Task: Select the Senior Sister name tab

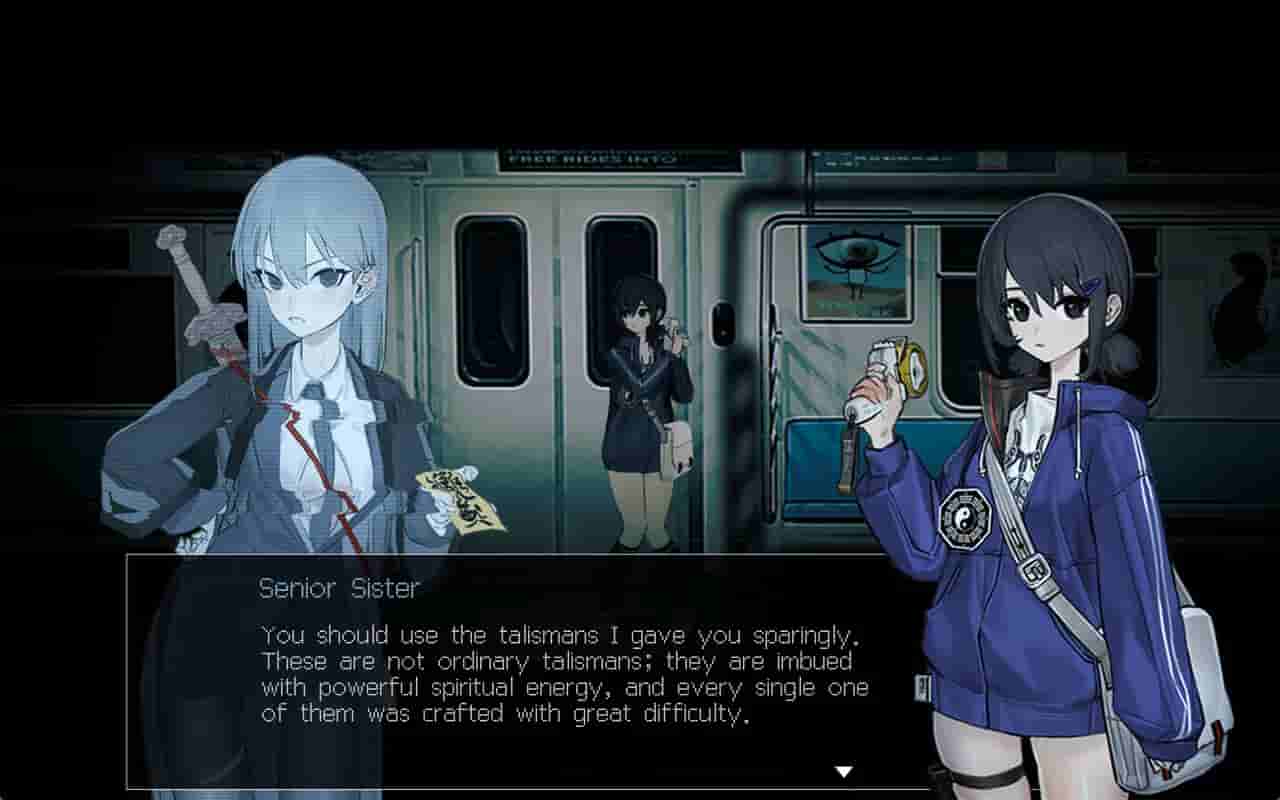Action: tap(337, 590)
